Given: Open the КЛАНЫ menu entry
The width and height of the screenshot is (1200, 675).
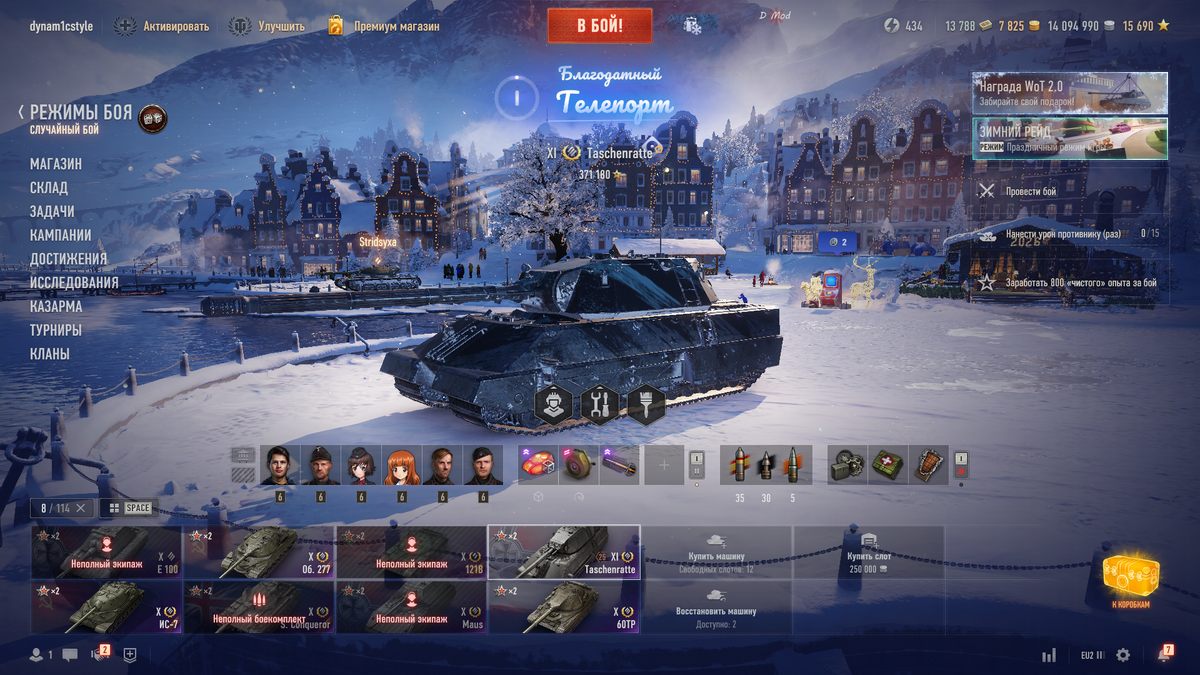Looking at the screenshot, I should click(50, 354).
